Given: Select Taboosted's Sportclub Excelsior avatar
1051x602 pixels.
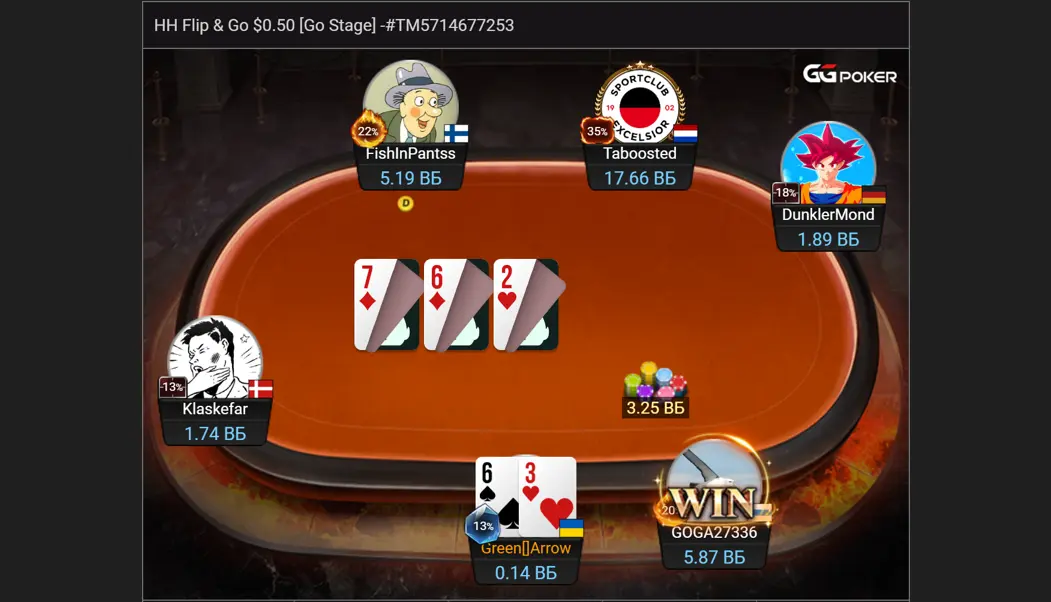Looking at the screenshot, I should click(x=640, y=104).
